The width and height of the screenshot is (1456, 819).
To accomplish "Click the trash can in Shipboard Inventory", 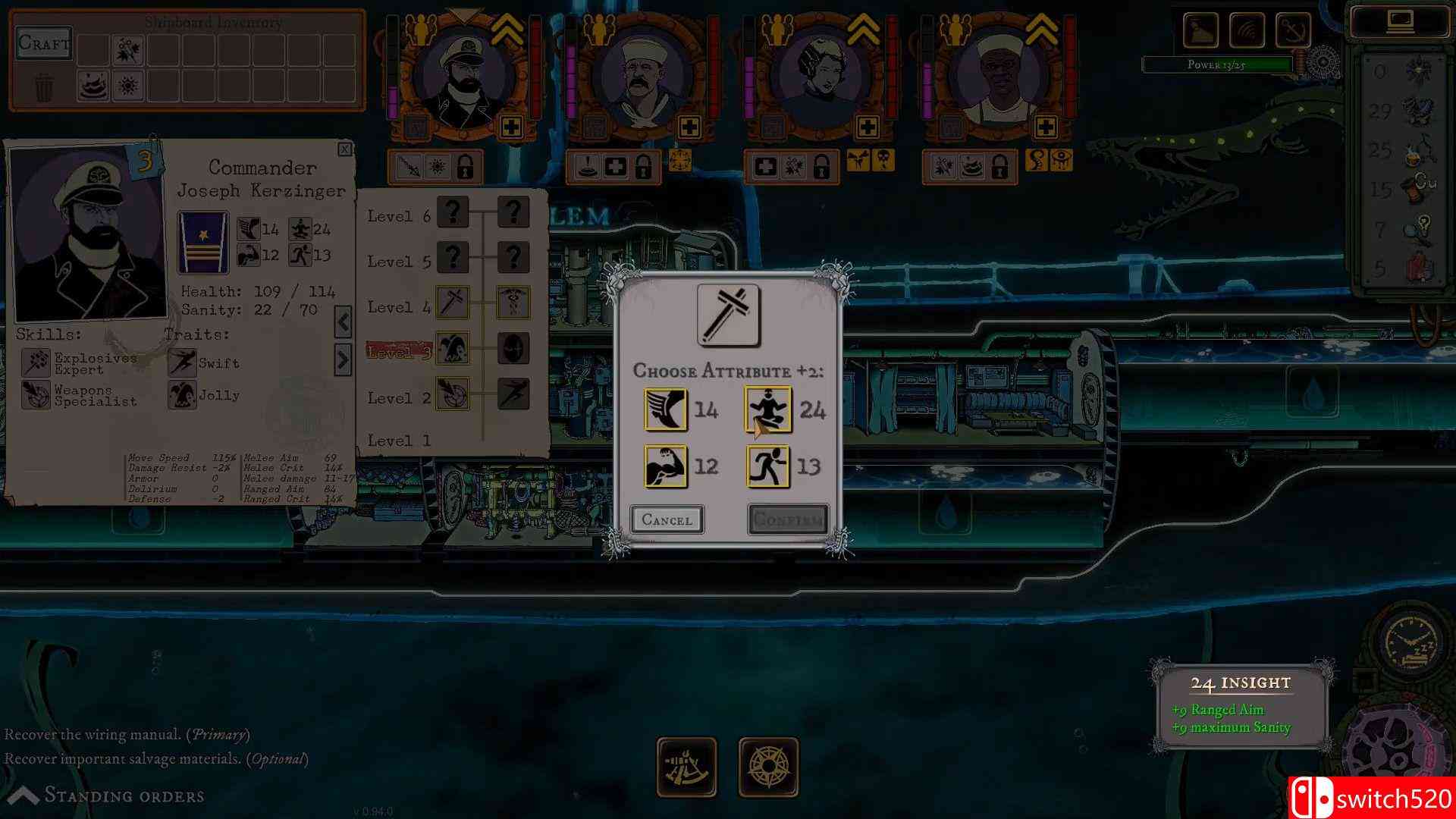I will coord(44,86).
